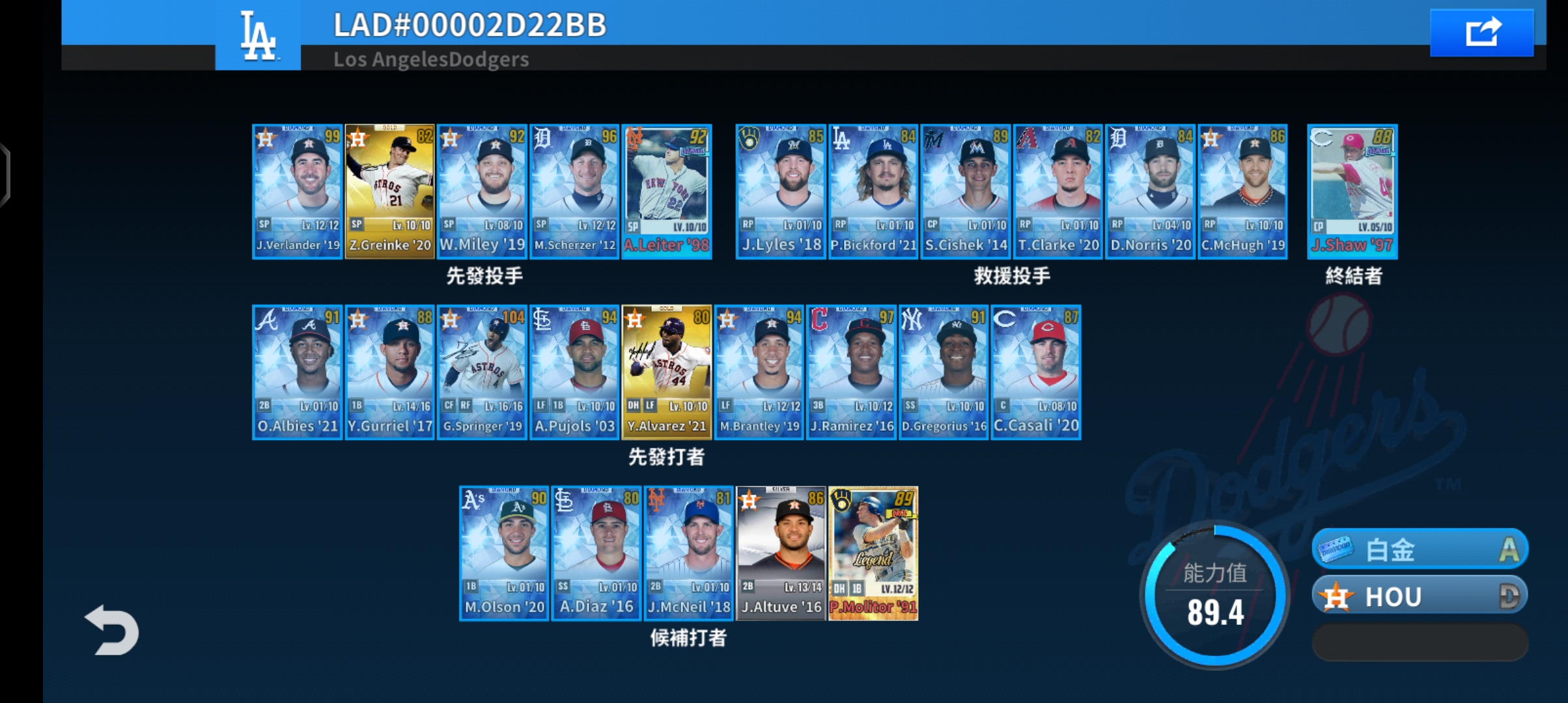Select the LA Dodgers logo beside the team name
The height and width of the screenshot is (703, 1568).
tap(257, 36)
